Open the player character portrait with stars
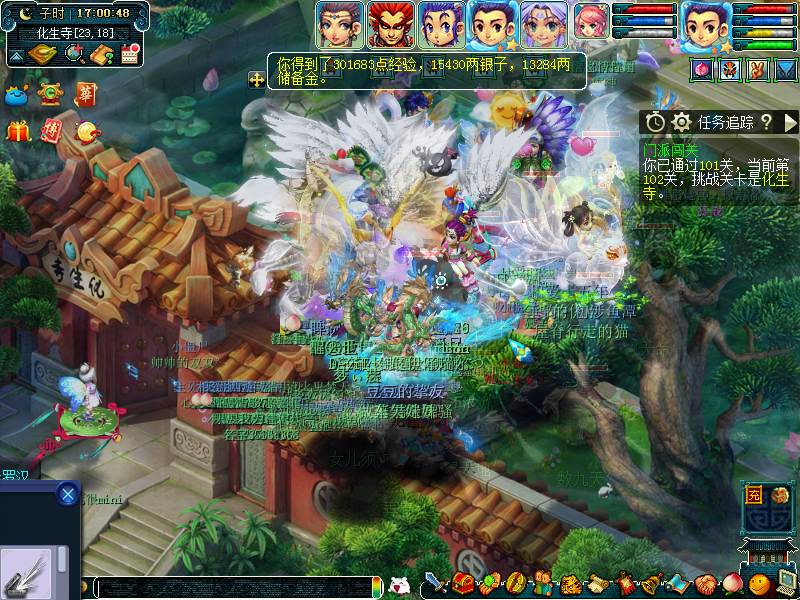This screenshot has width=800, height=600. pyautogui.click(x=707, y=26)
